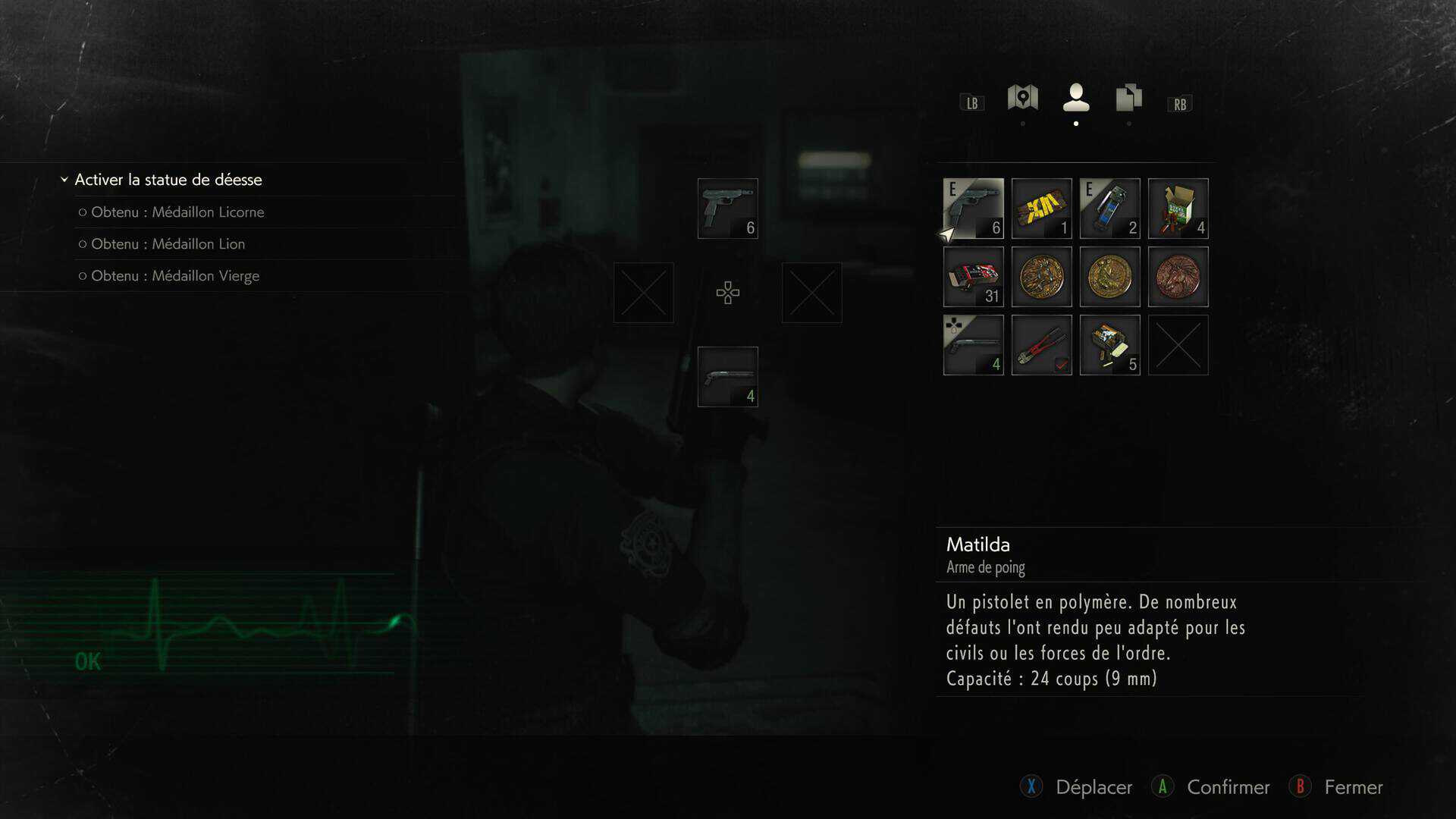Image resolution: width=1456 pixels, height=819 pixels.
Task: Choose the red bolt cutters item
Action: pyautogui.click(x=1041, y=345)
